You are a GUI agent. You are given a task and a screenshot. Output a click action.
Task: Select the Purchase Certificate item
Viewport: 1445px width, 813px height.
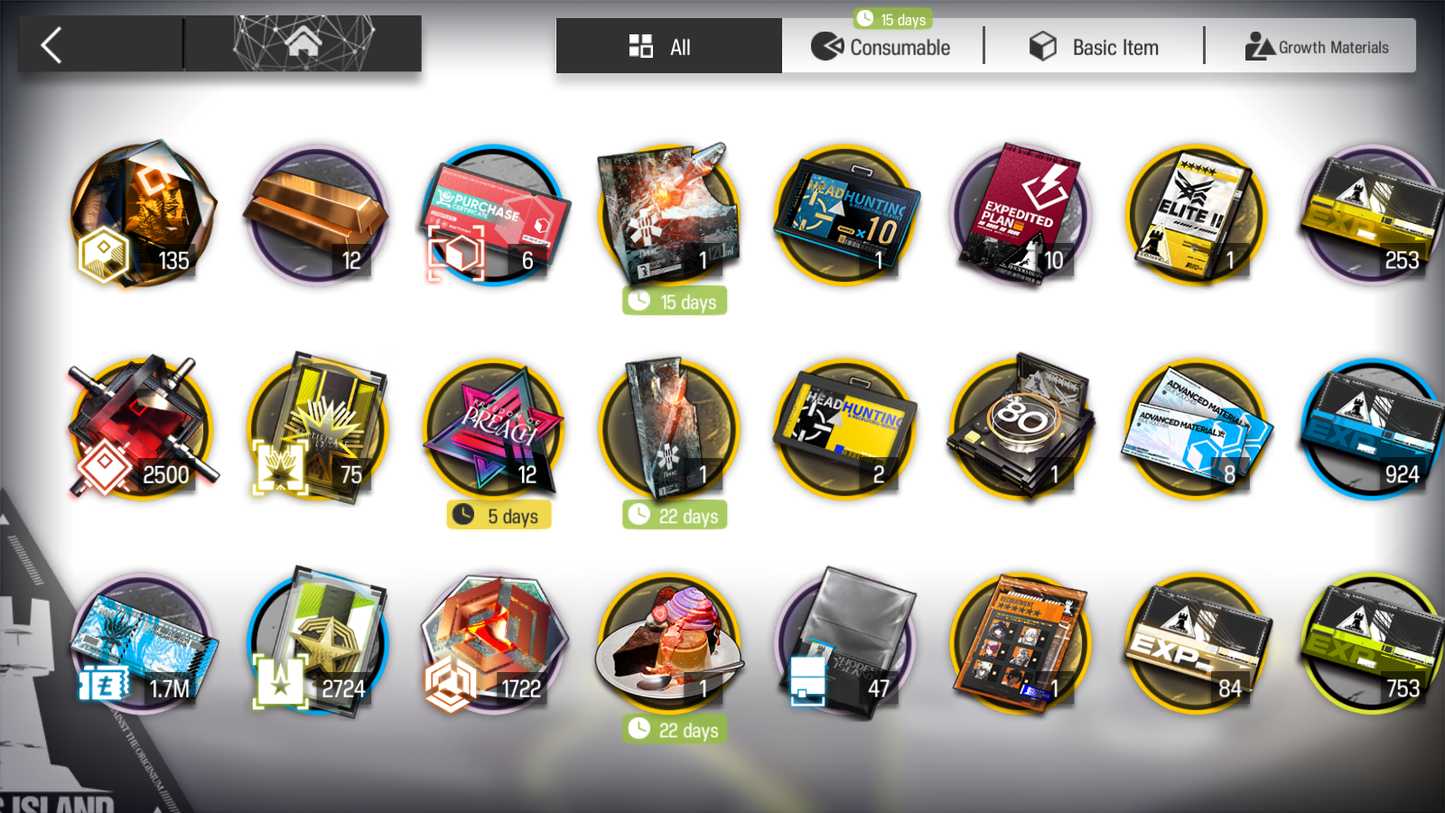494,215
